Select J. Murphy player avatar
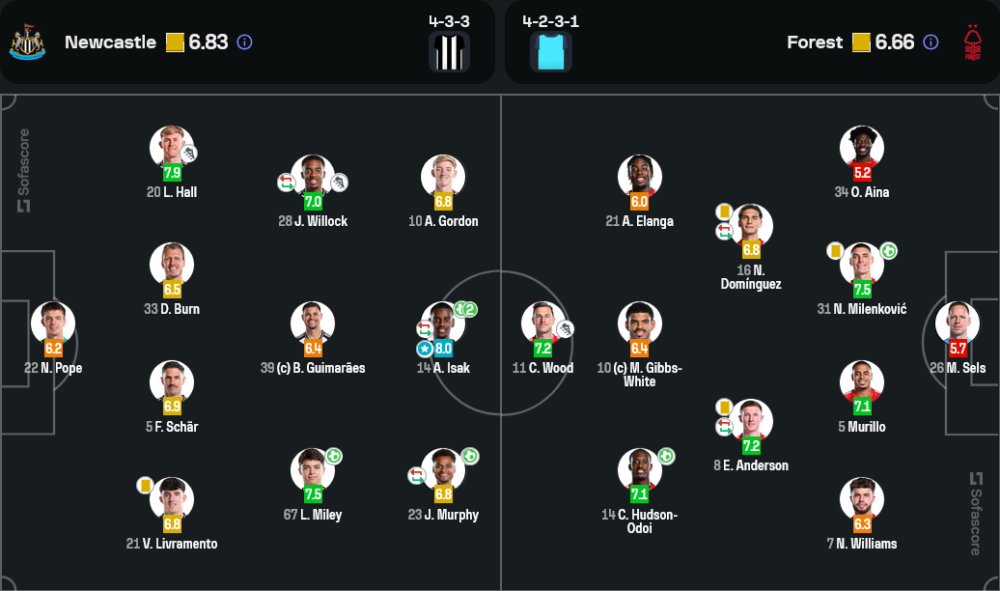Viewport: 1000px width, 591px height. coord(443,470)
